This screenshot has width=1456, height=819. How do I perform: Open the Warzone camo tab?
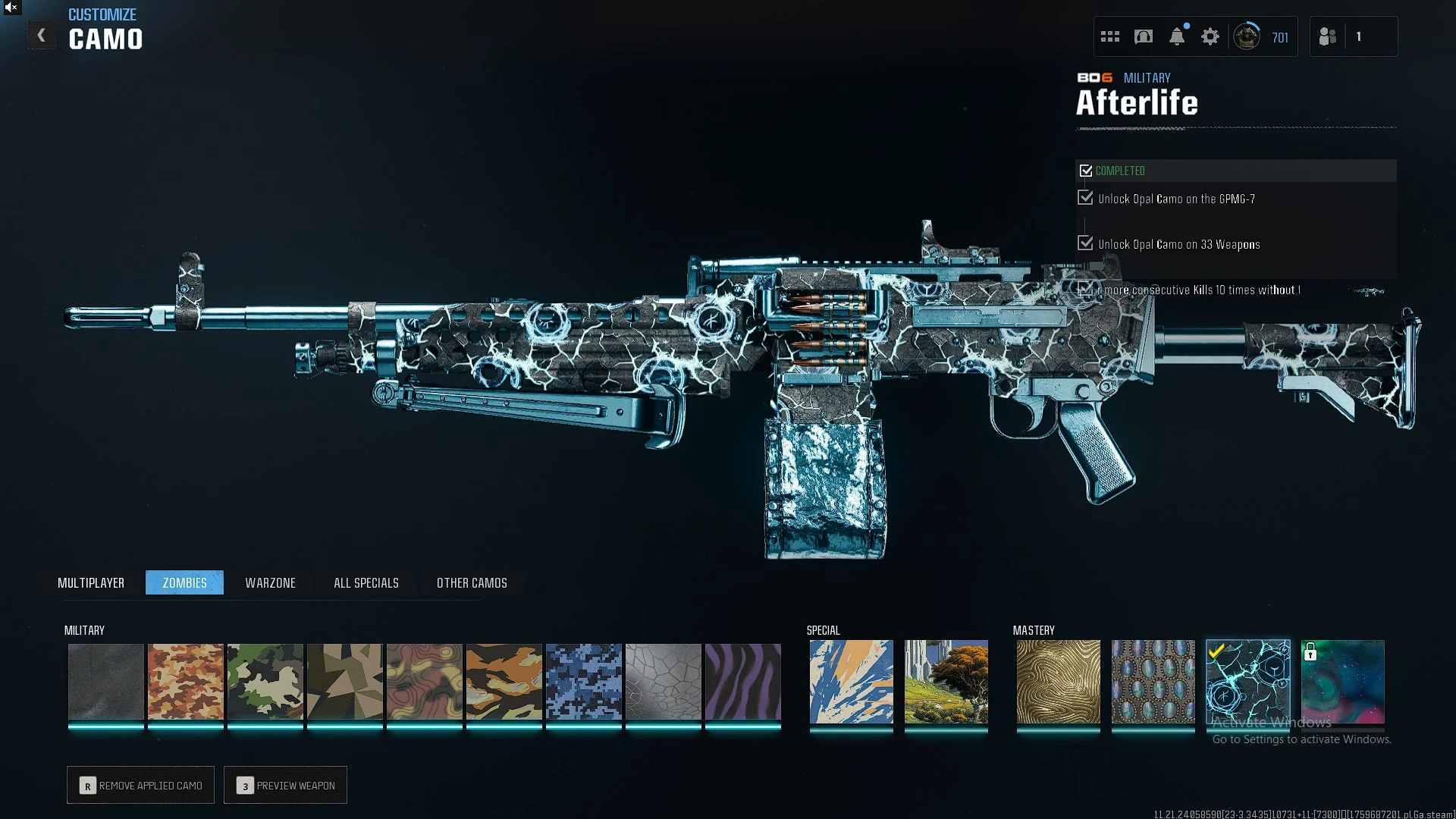tap(270, 582)
